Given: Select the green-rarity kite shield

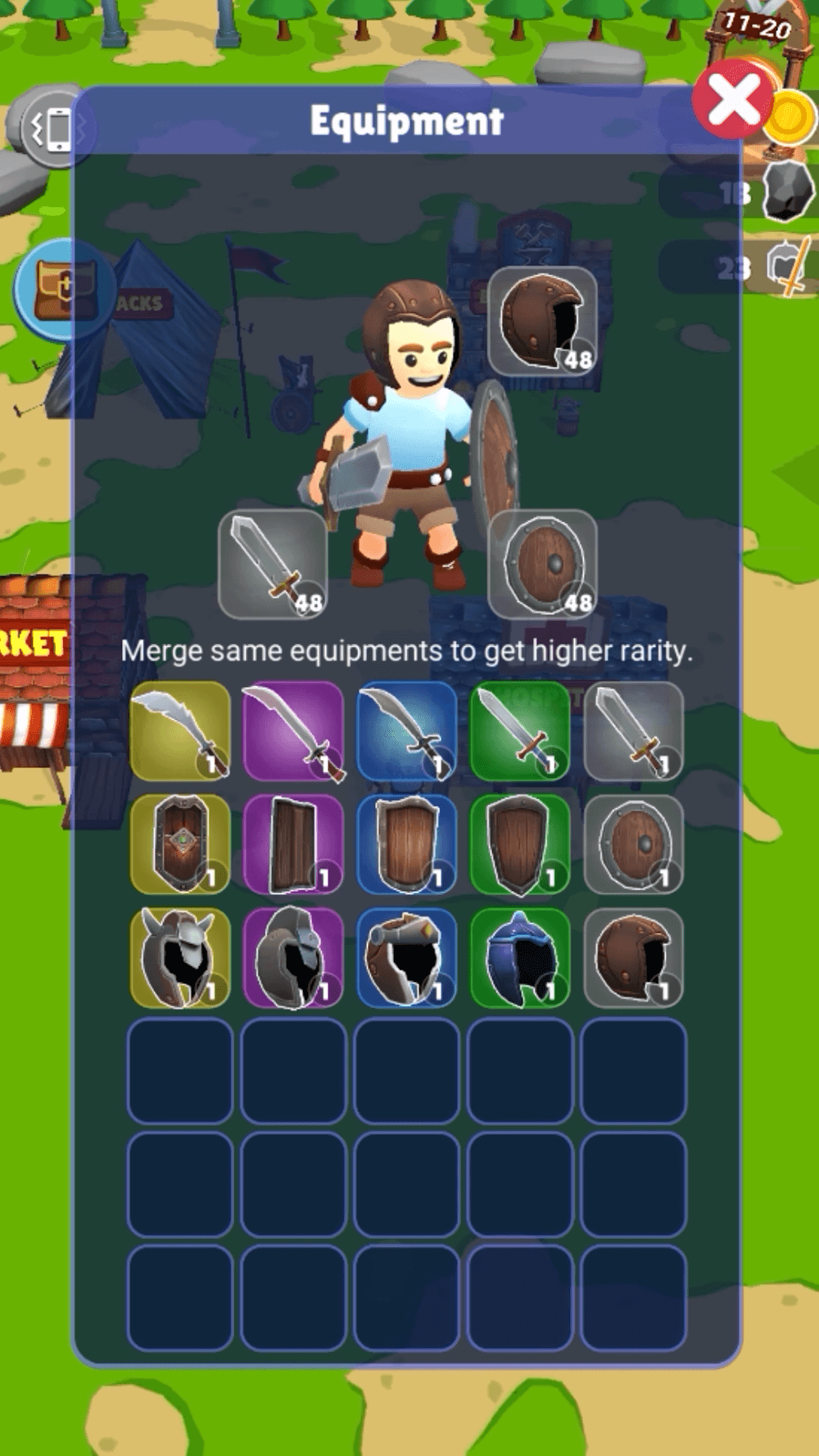Looking at the screenshot, I should point(519,843).
